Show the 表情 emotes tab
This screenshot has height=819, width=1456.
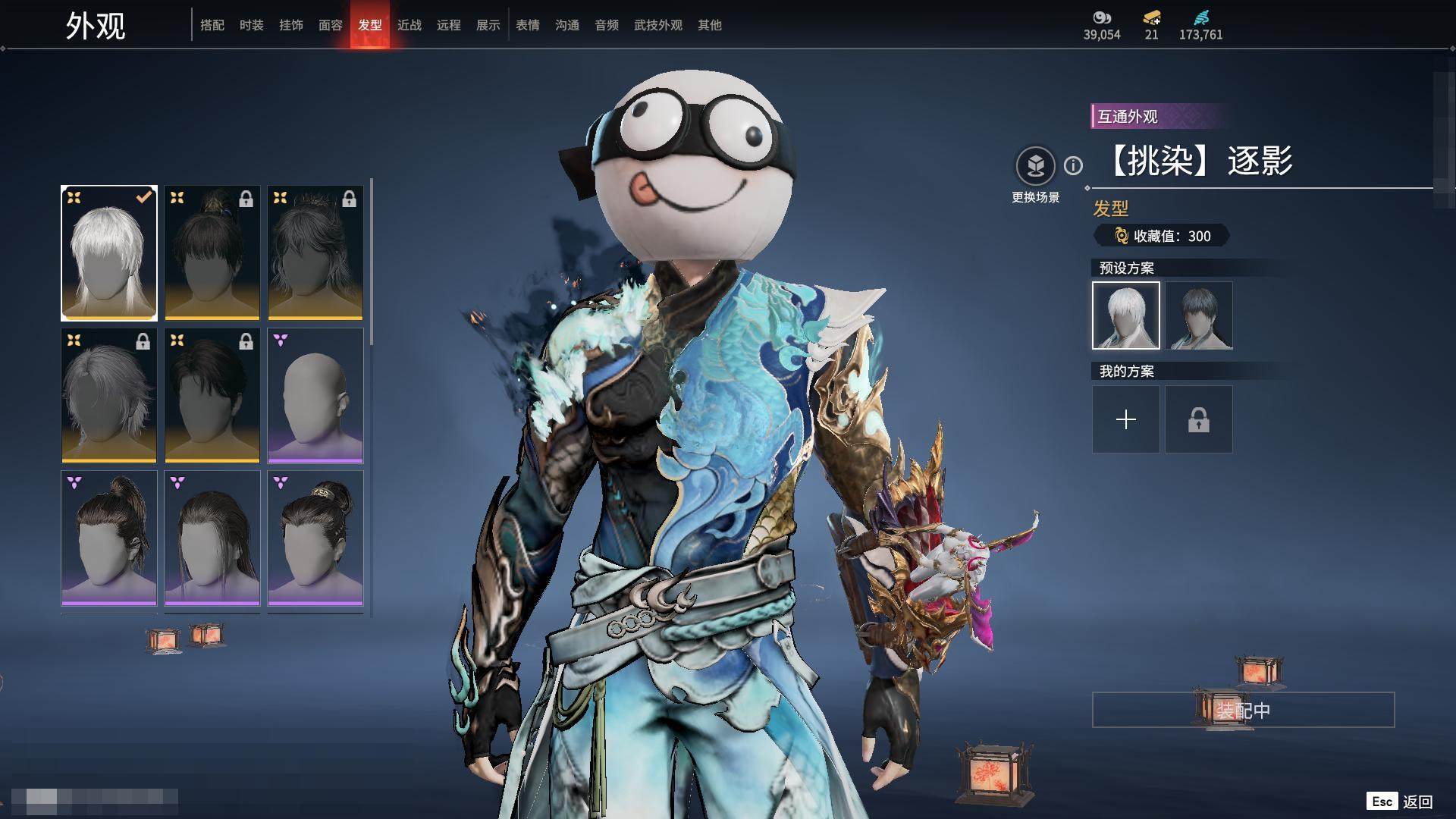pyautogui.click(x=528, y=25)
